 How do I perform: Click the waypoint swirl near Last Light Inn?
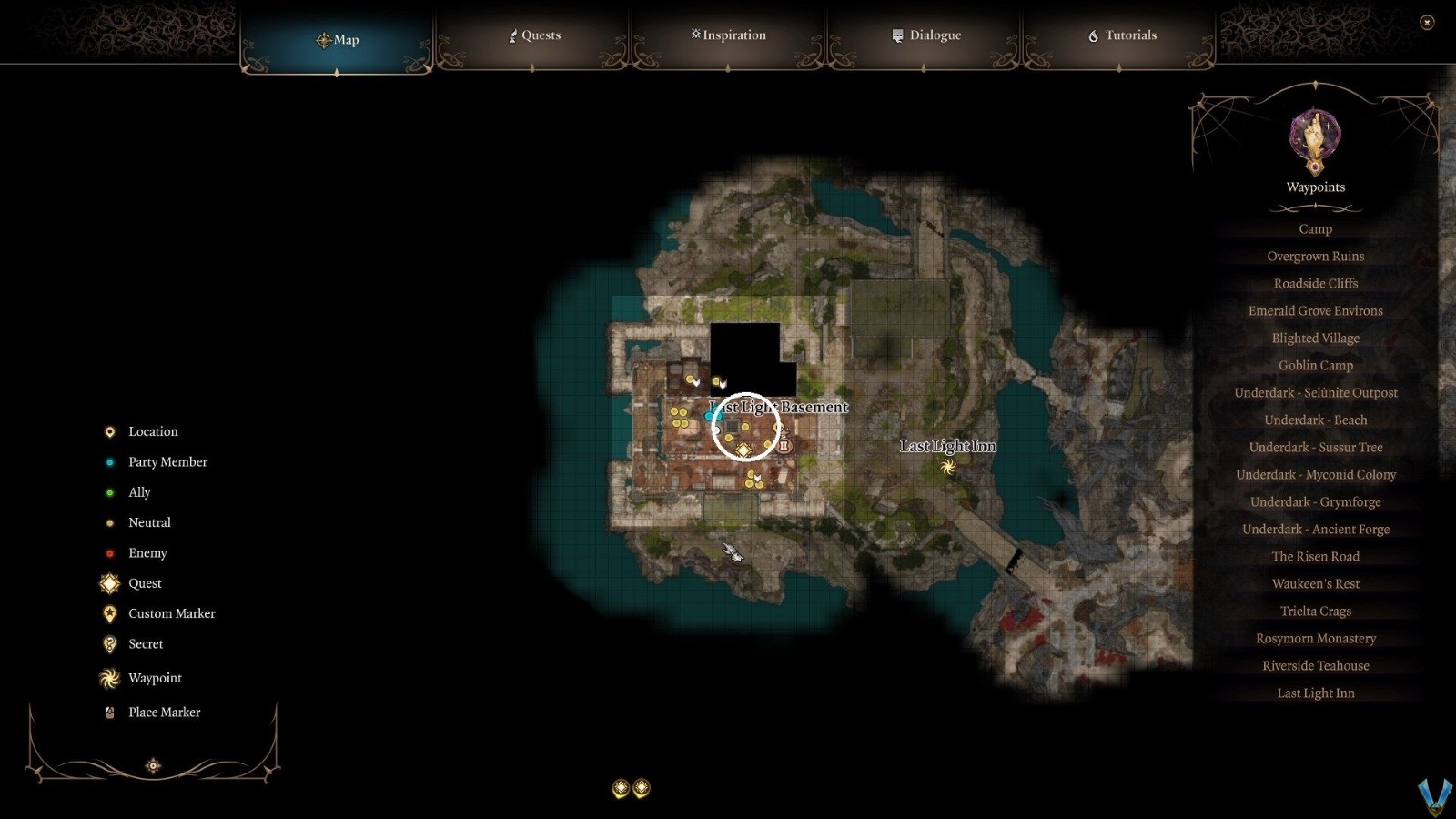click(947, 466)
